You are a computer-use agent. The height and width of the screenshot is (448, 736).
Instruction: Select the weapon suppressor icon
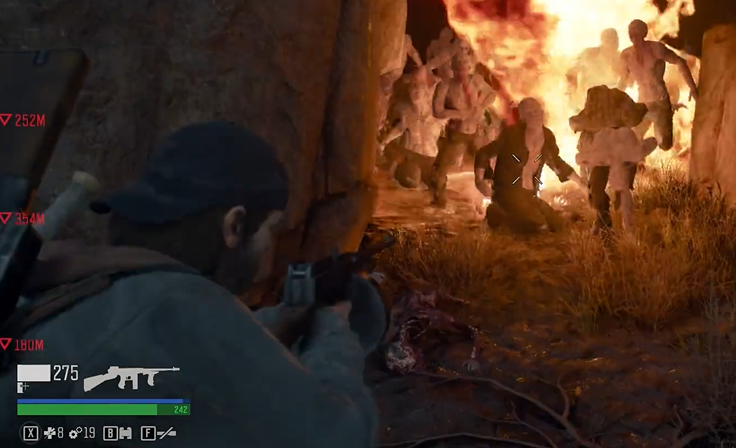[x=166, y=434]
